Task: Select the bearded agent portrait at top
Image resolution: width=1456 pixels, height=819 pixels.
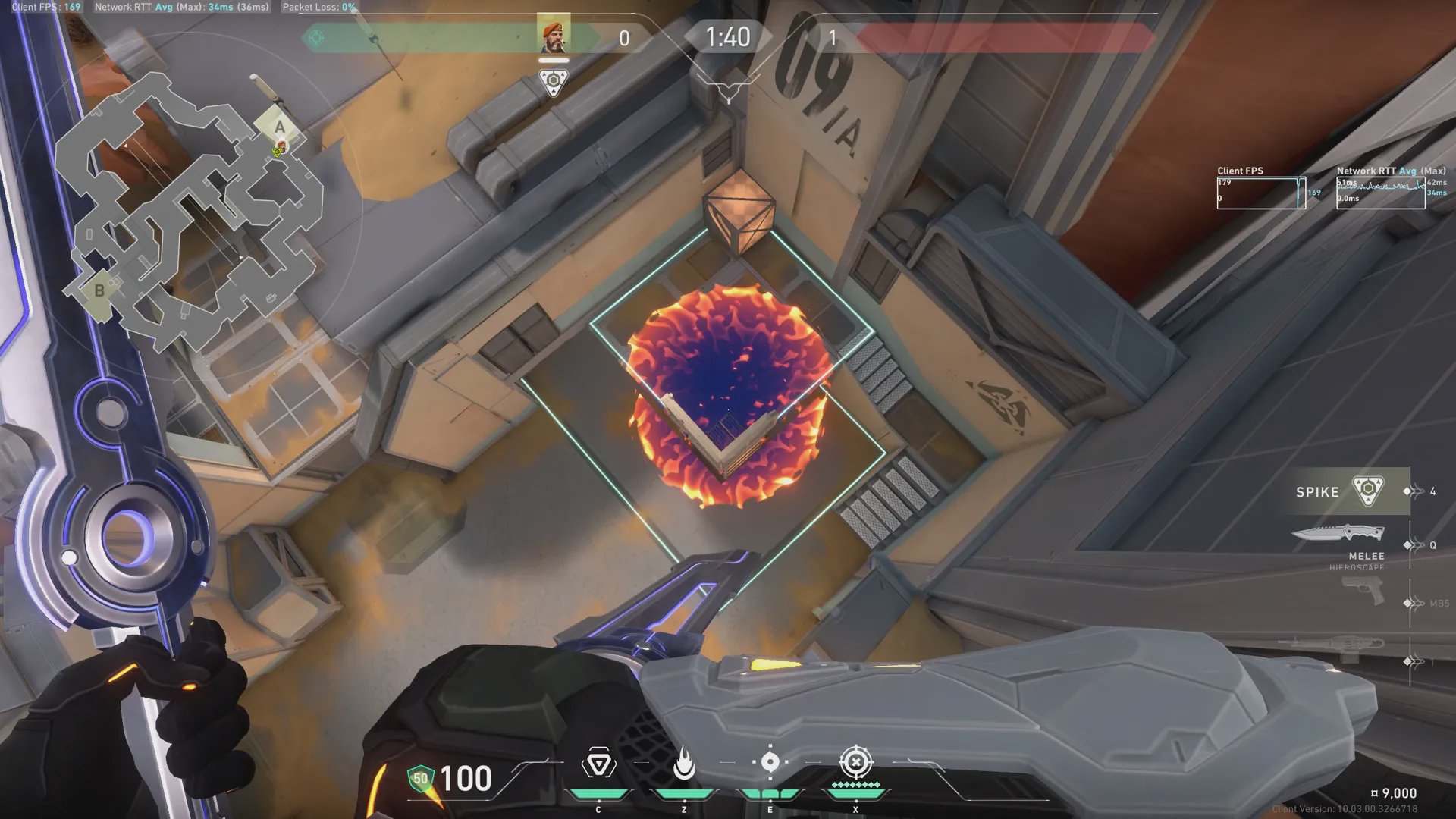Action: (554, 36)
